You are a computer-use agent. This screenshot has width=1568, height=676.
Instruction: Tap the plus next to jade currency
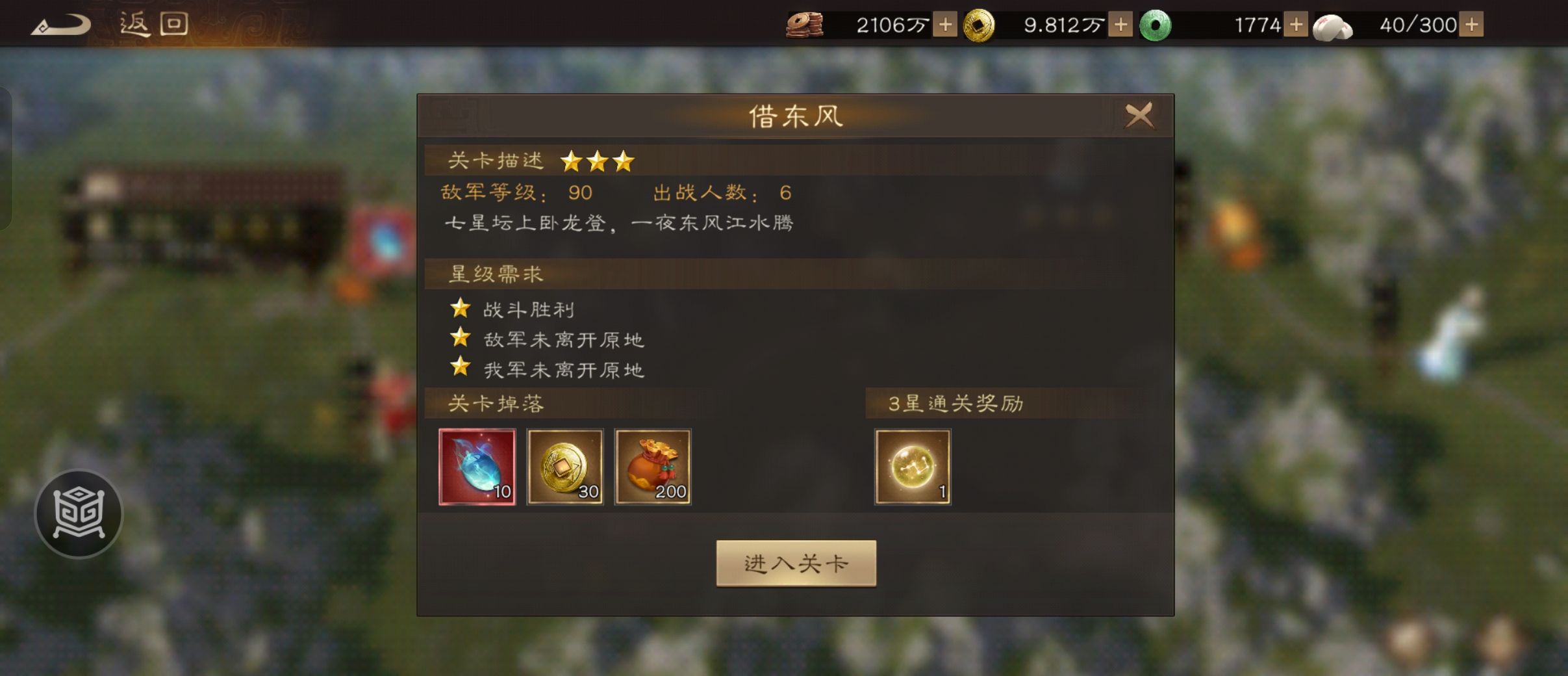coord(1297,24)
